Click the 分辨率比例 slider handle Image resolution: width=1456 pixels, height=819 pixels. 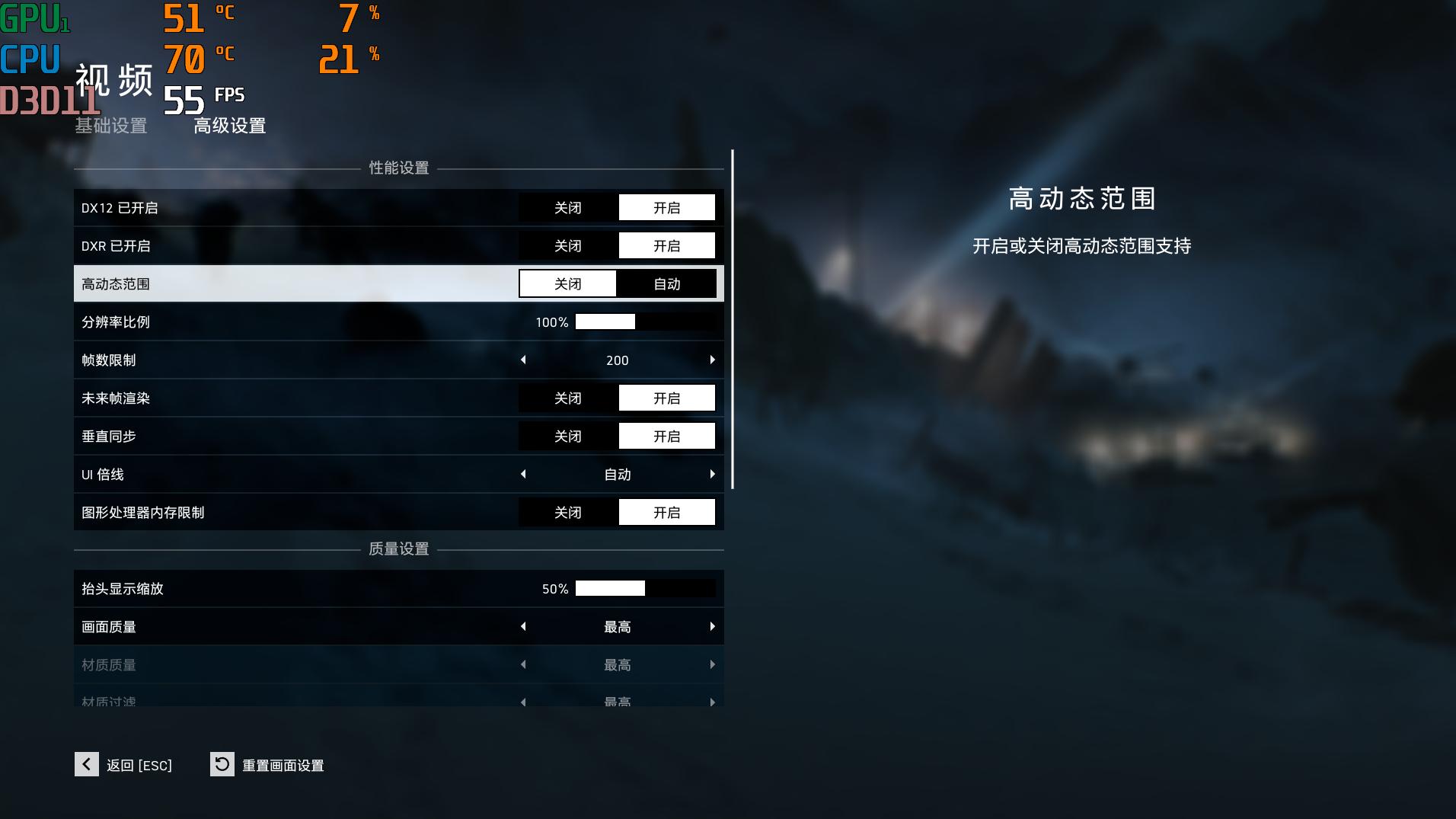click(x=605, y=322)
